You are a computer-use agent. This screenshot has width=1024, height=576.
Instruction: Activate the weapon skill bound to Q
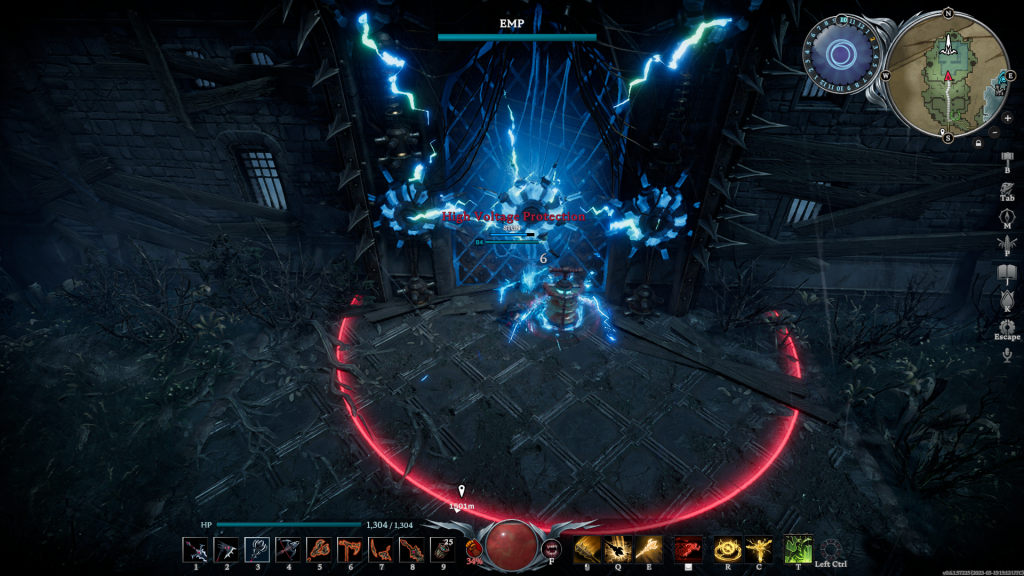(618, 549)
